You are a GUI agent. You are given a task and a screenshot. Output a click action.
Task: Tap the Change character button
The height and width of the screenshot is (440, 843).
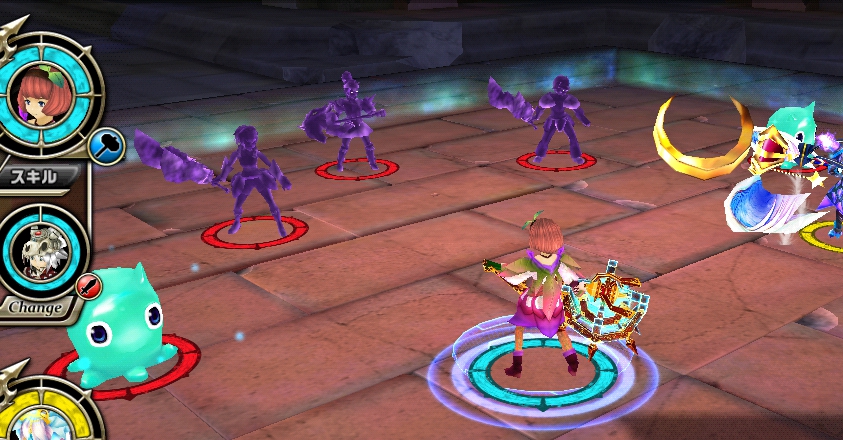(36, 307)
